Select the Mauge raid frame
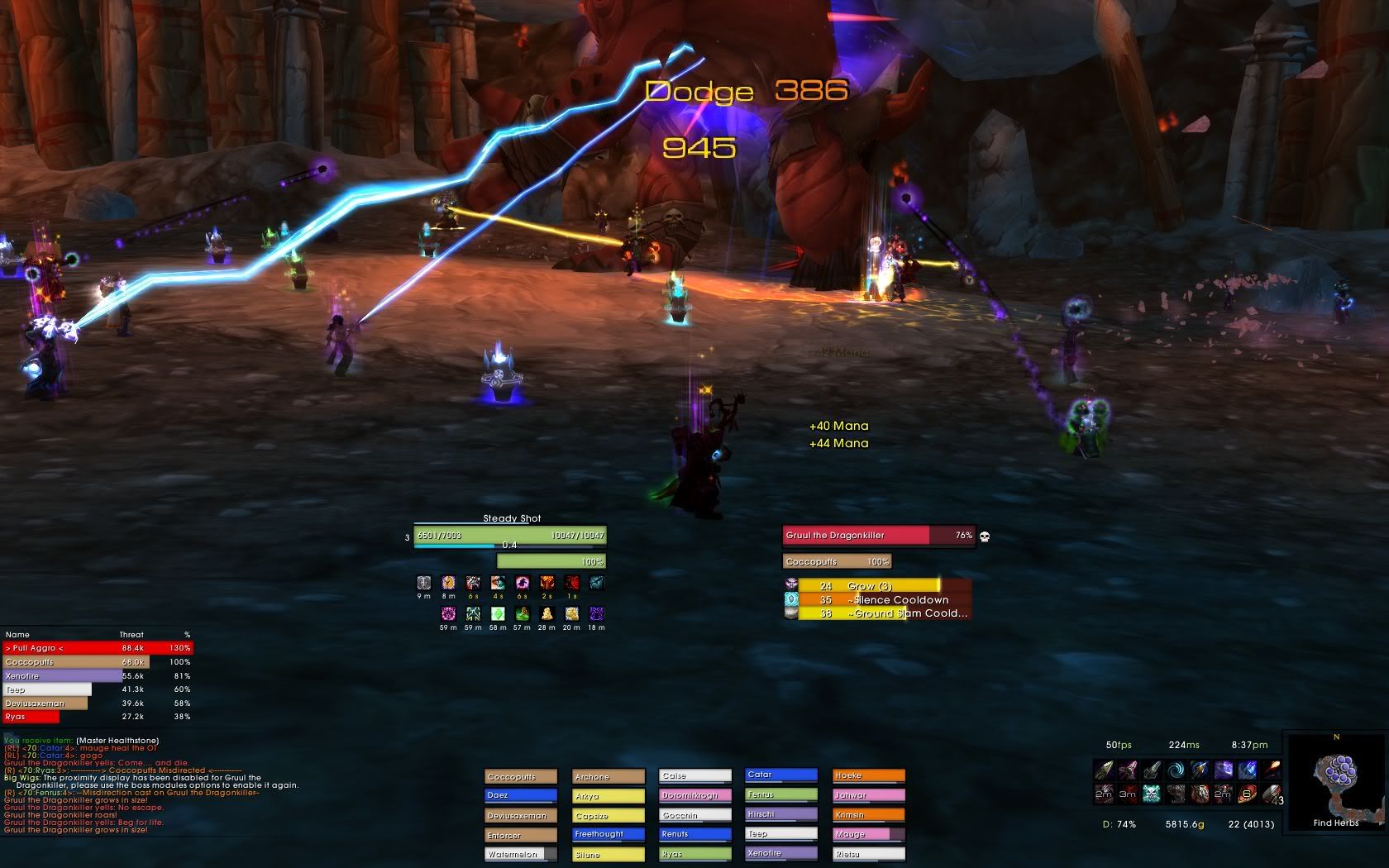Screen dimensions: 1389x868 click(868, 835)
